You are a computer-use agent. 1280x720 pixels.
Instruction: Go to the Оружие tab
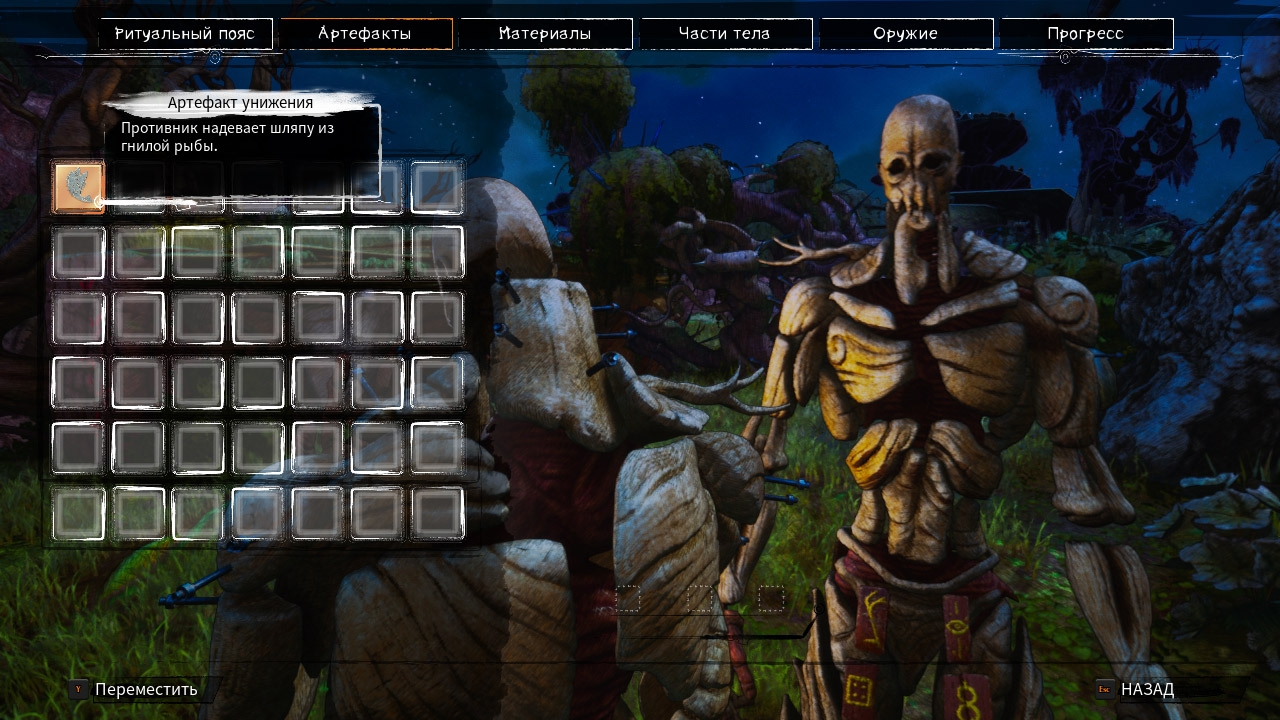coord(905,34)
